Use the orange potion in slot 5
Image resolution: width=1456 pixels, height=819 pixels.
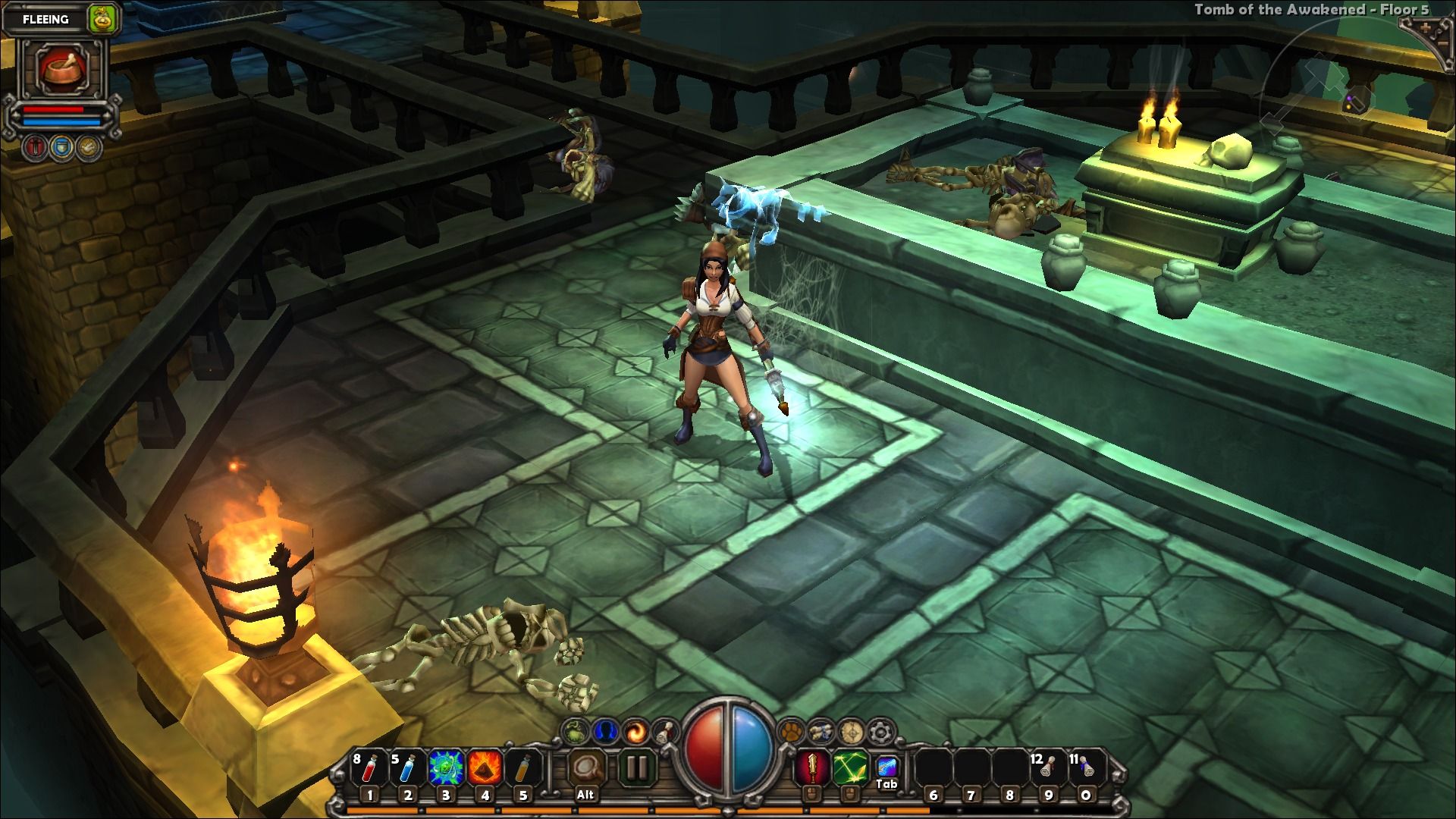tap(522, 770)
